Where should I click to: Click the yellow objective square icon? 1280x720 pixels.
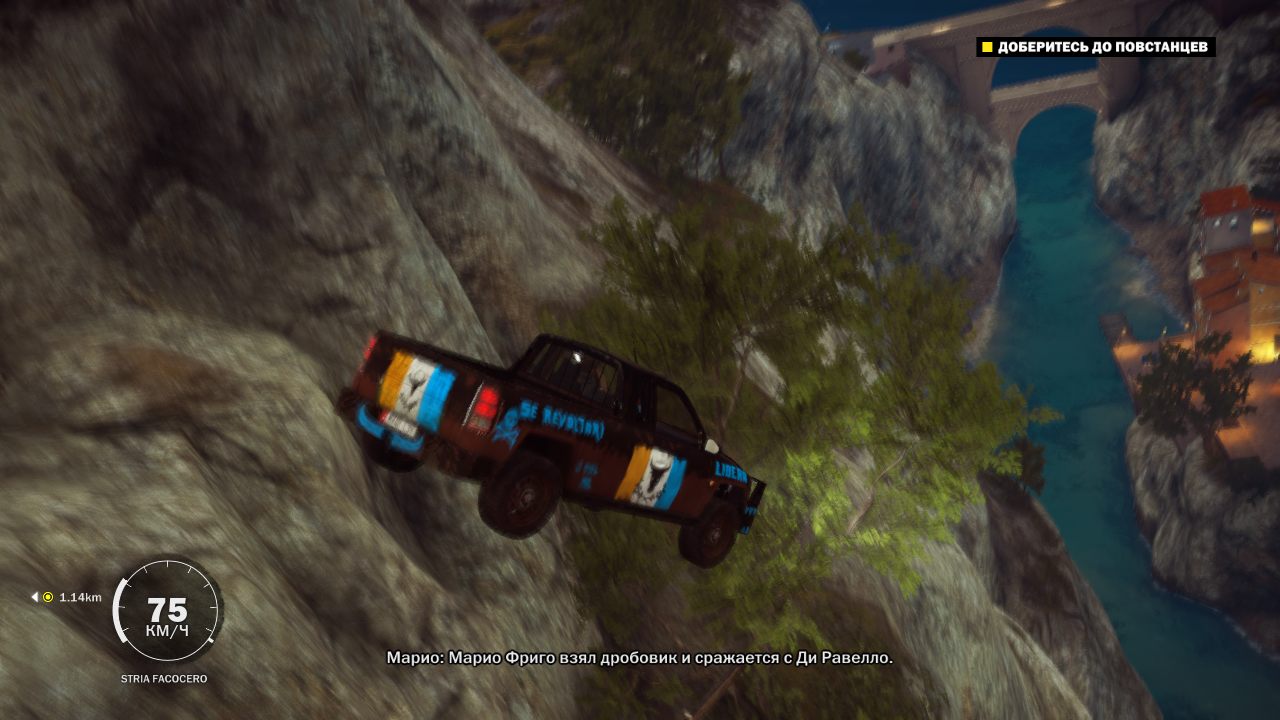pyautogui.click(x=986, y=46)
